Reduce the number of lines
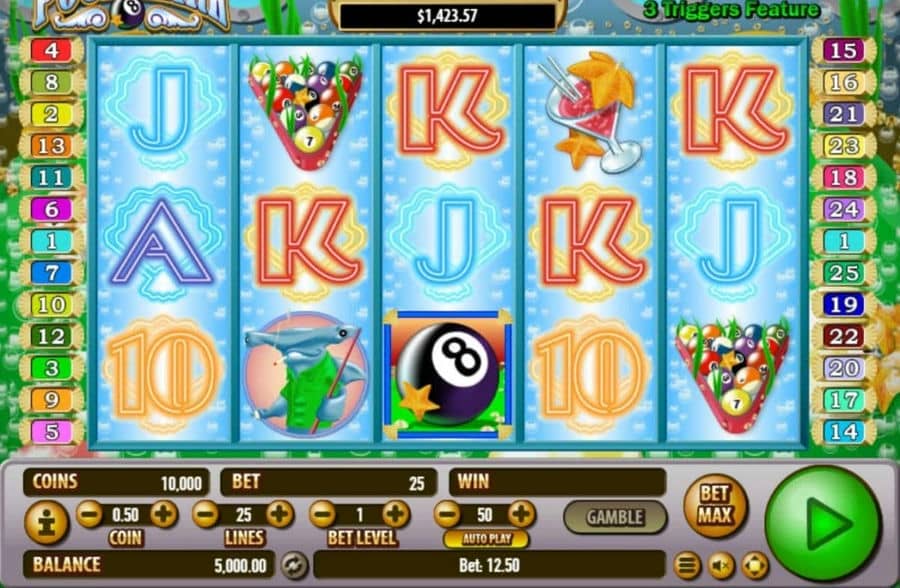Screen dimensions: 900x588 pos(206,515)
